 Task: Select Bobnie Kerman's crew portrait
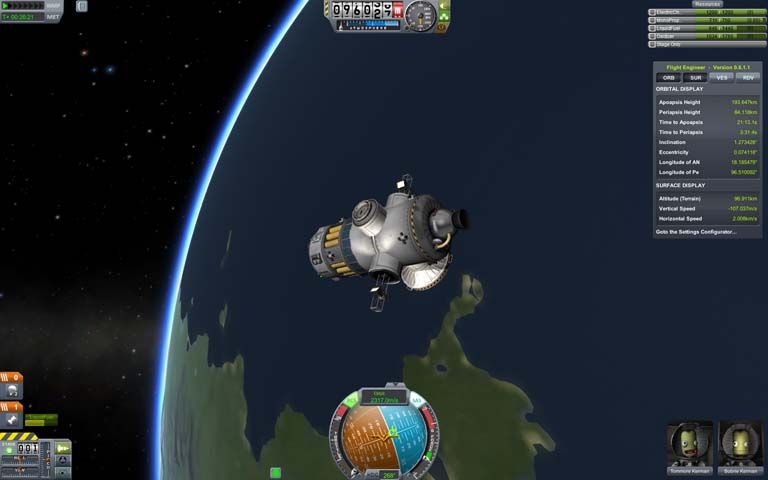[741, 443]
